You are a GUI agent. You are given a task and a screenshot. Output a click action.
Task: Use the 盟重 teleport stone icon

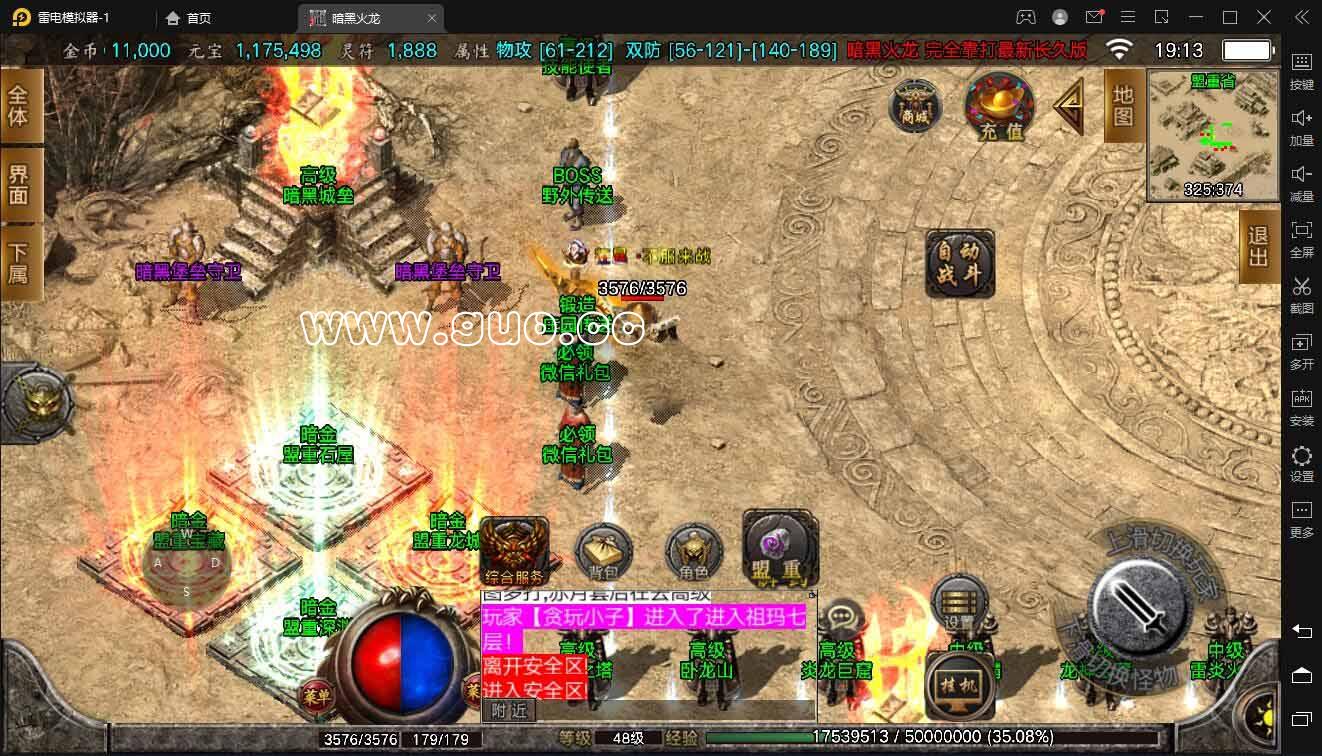point(779,549)
